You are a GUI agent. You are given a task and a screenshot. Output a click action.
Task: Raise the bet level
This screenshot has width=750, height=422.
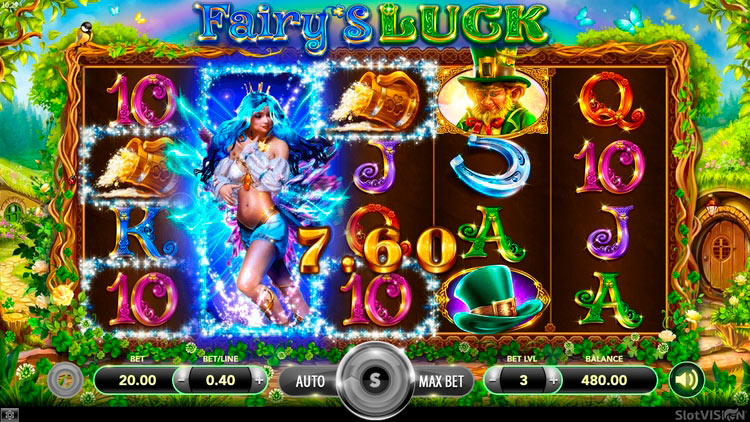[555, 380]
